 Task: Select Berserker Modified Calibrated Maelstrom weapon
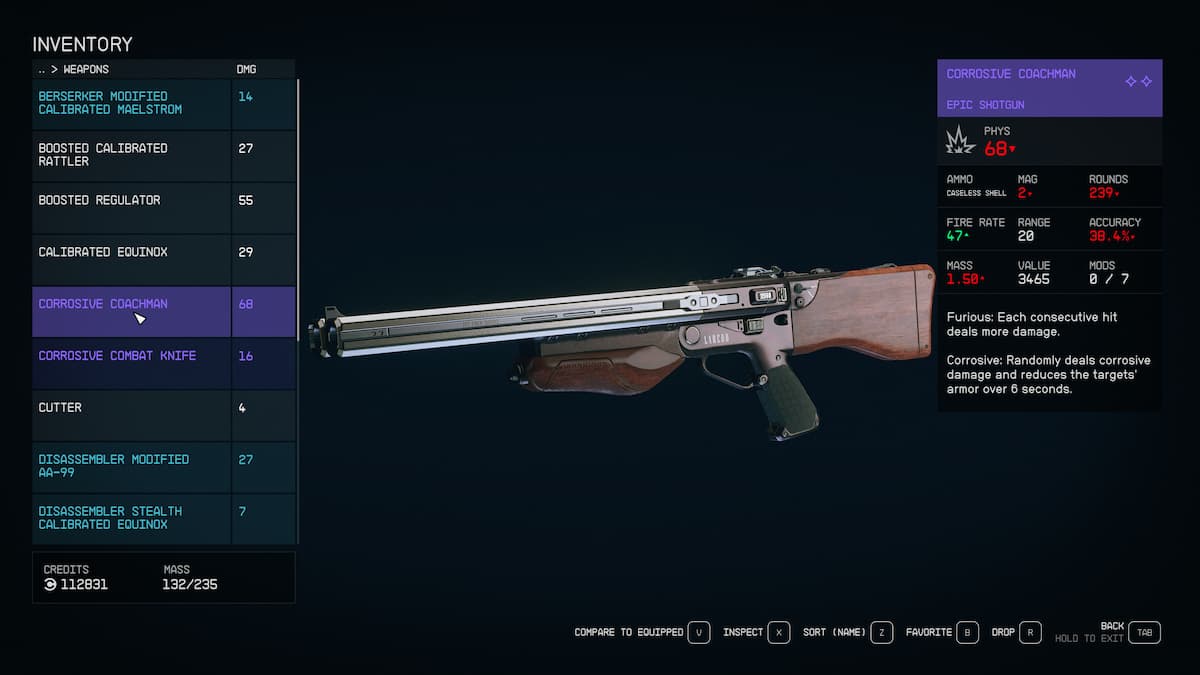[130, 103]
